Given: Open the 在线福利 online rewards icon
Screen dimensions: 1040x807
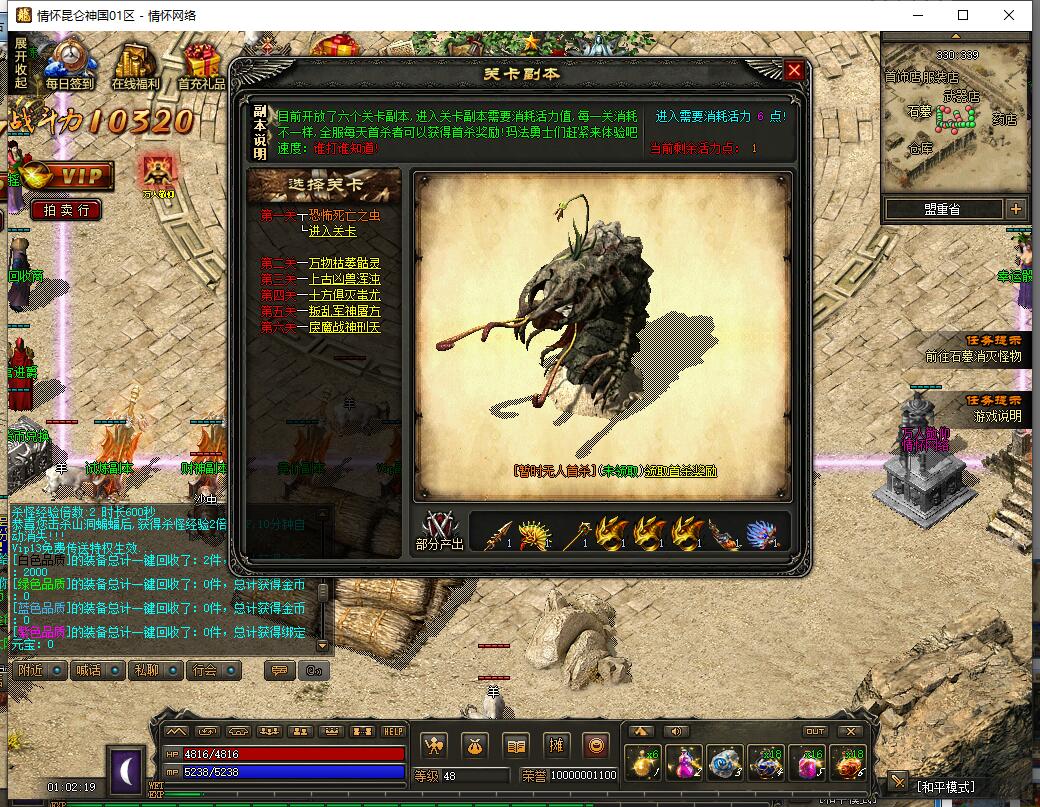Looking at the screenshot, I should [136, 63].
